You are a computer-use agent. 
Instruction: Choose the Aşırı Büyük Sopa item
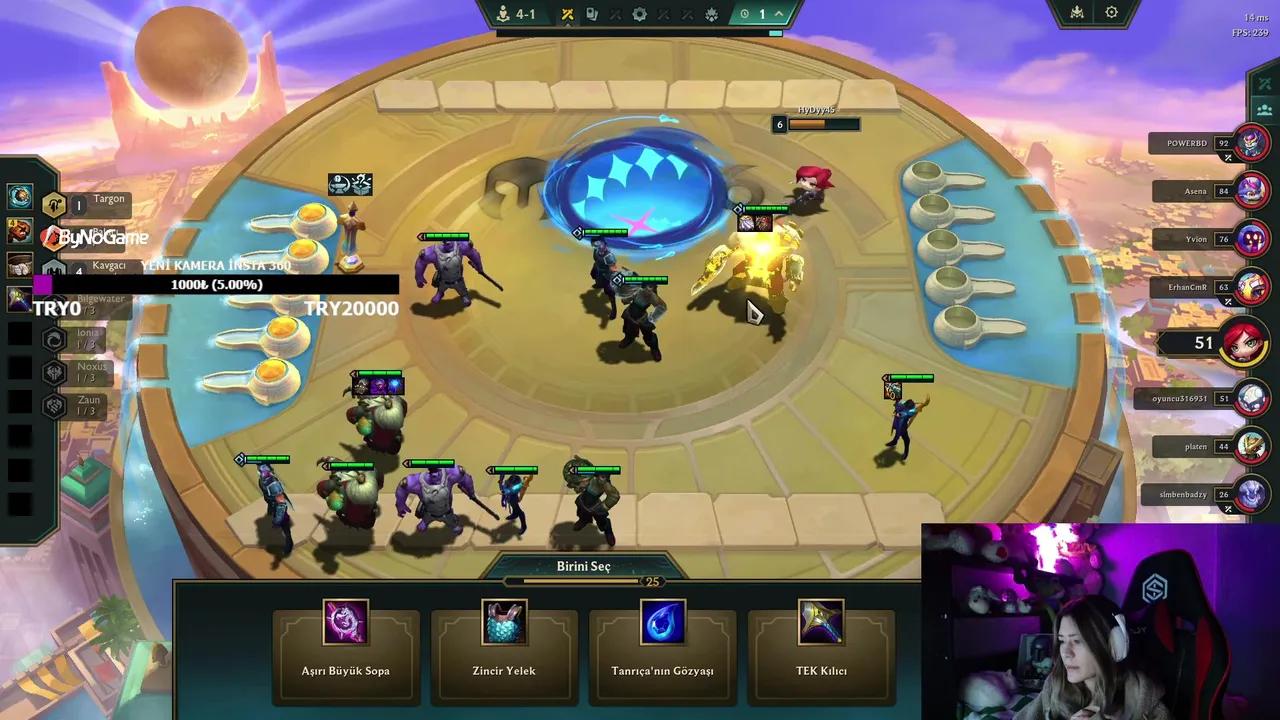click(345, 642)
